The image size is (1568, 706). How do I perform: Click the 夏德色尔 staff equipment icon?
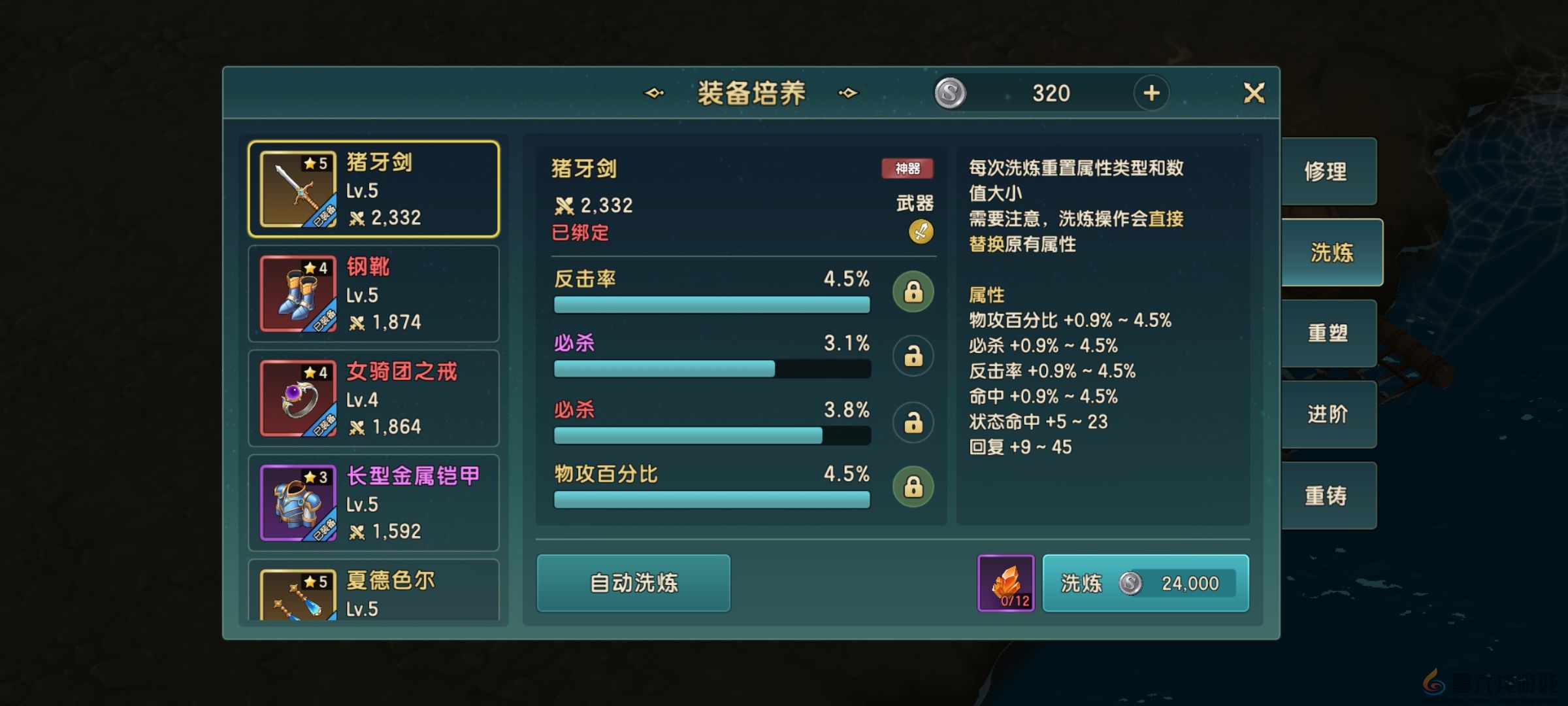[297, 595]
